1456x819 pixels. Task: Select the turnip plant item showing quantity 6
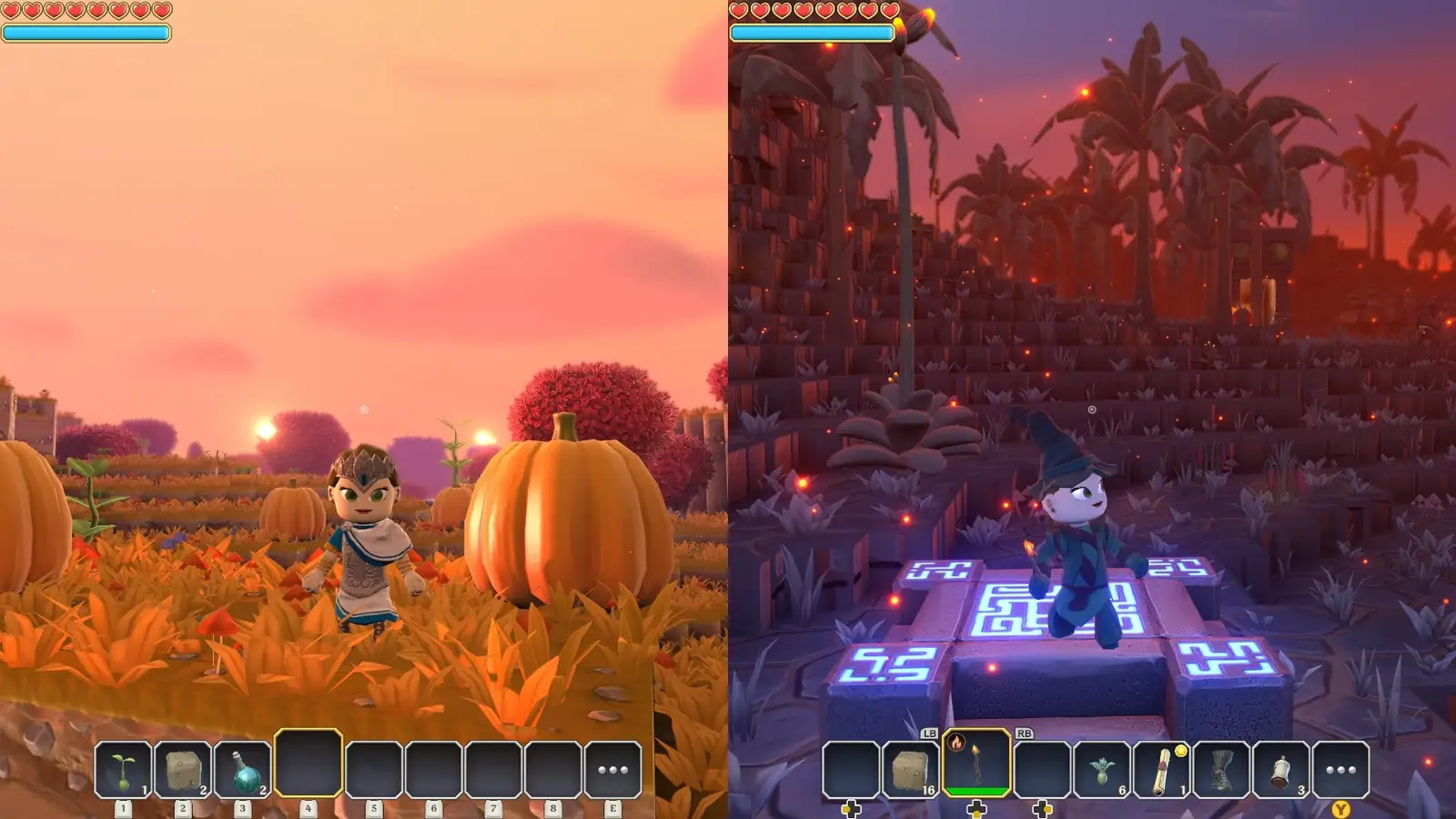(x=1102, y=766)
